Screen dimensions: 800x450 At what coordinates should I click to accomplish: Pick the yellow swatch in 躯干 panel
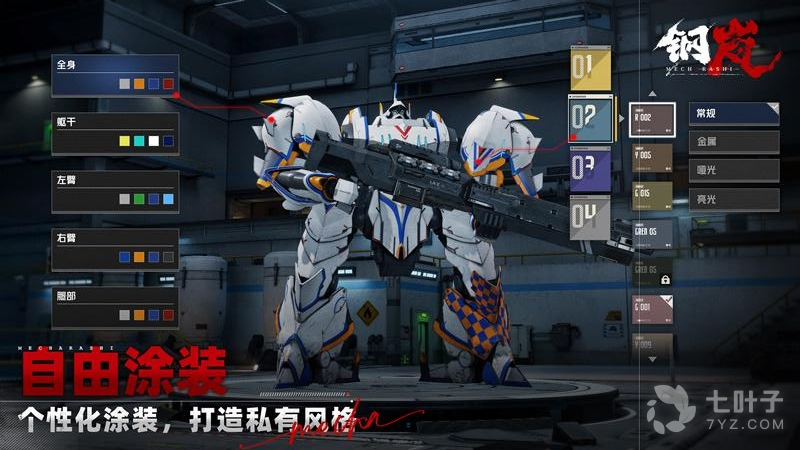(x=124, y=141)
